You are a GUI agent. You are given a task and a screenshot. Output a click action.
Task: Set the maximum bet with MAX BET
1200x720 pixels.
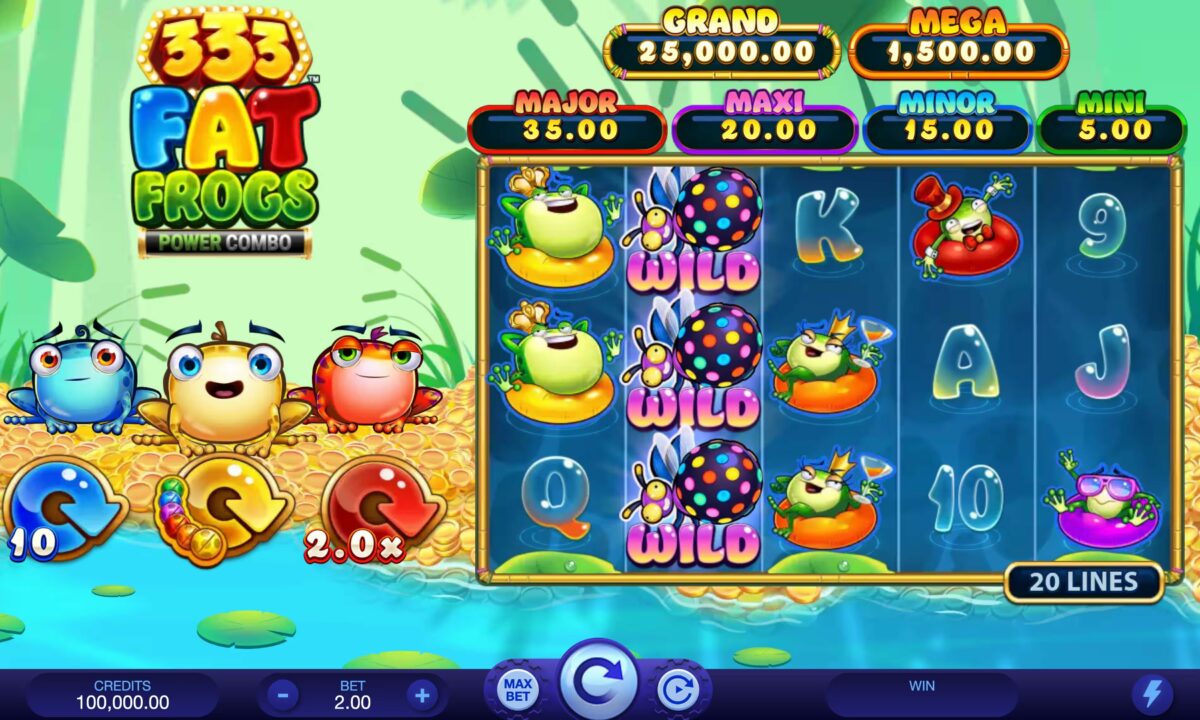pos(517,690)
